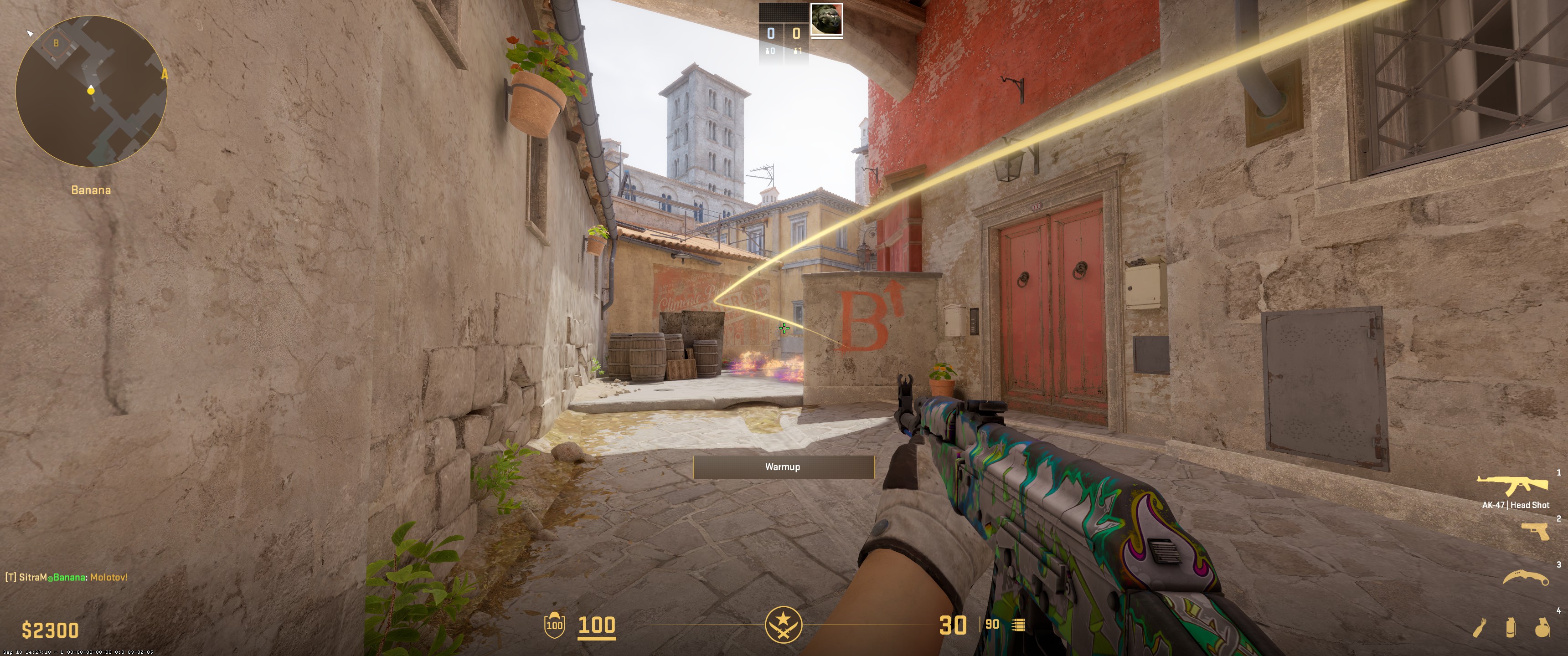1568x656 pixels.
Task: Click the Warmup status banner
Action: (x=783, y=467)
